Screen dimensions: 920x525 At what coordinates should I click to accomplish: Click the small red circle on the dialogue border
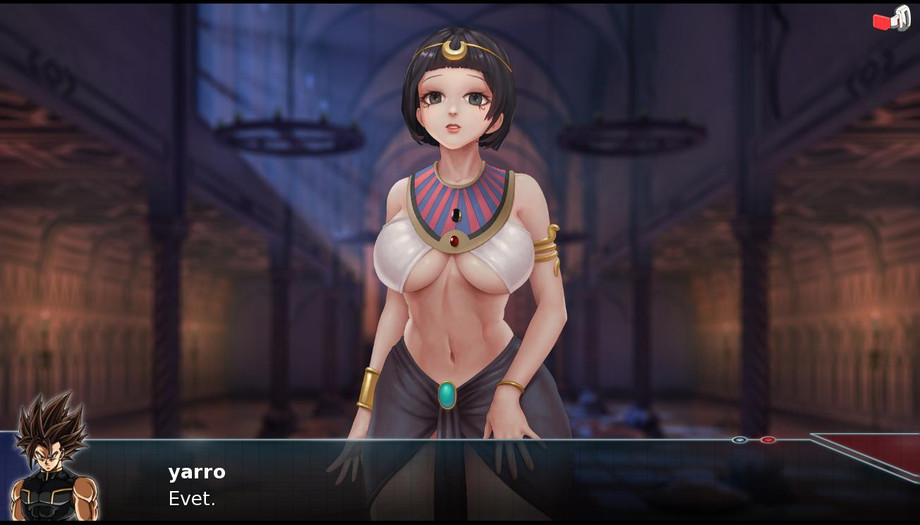coord(768,440)
